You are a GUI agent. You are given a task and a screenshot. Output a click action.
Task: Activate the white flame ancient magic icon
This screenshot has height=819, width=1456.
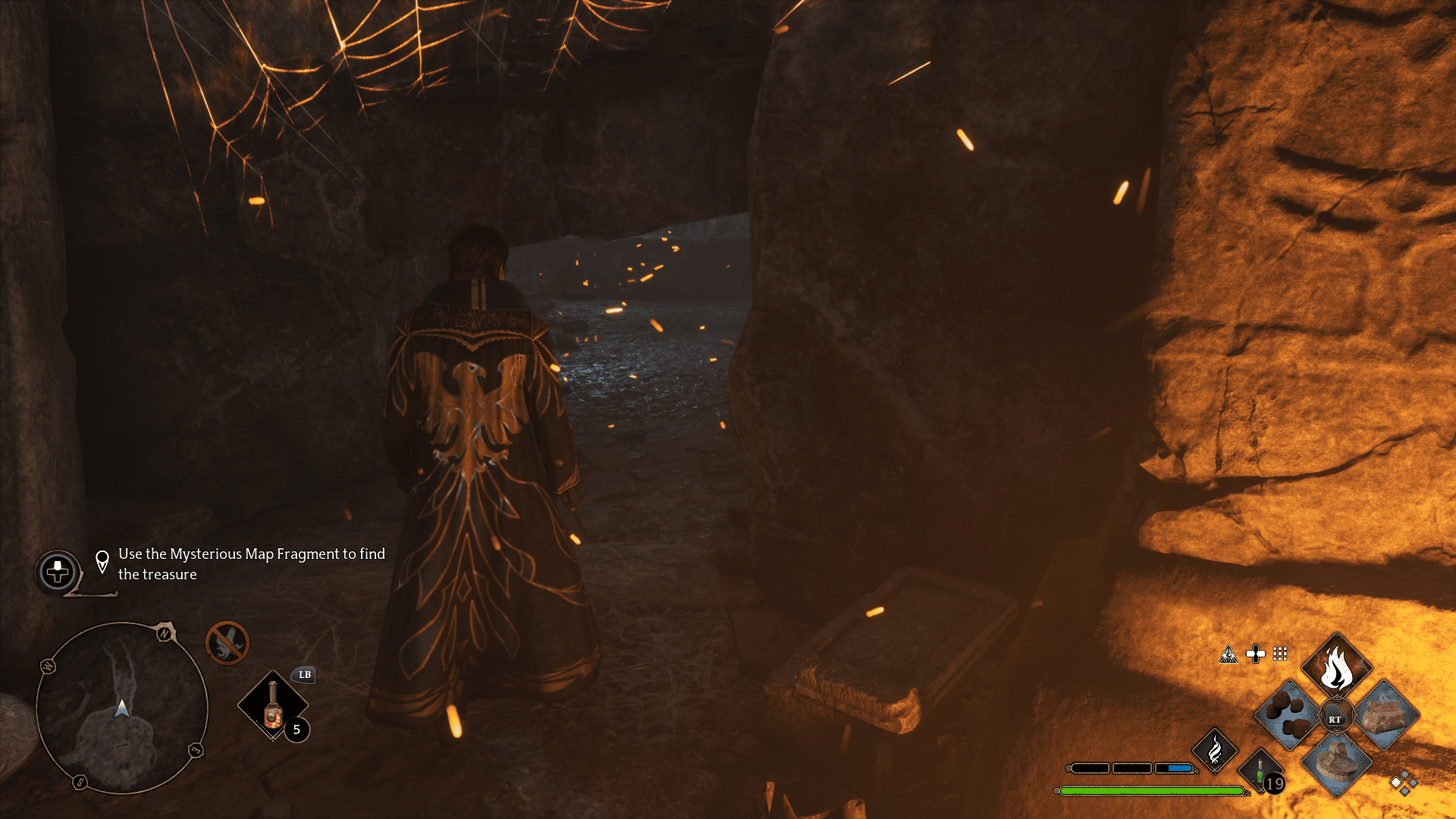tap(1214, 751)
